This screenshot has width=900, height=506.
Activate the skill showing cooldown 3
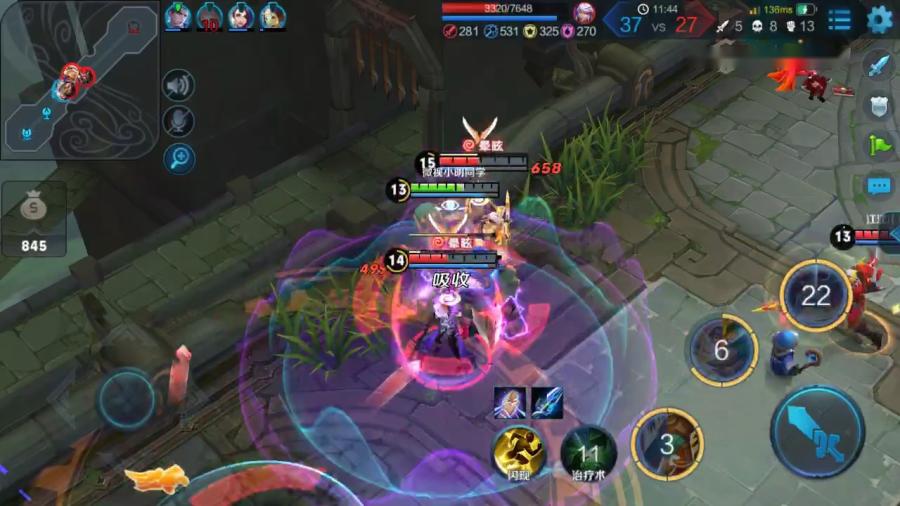coord(667,443)
